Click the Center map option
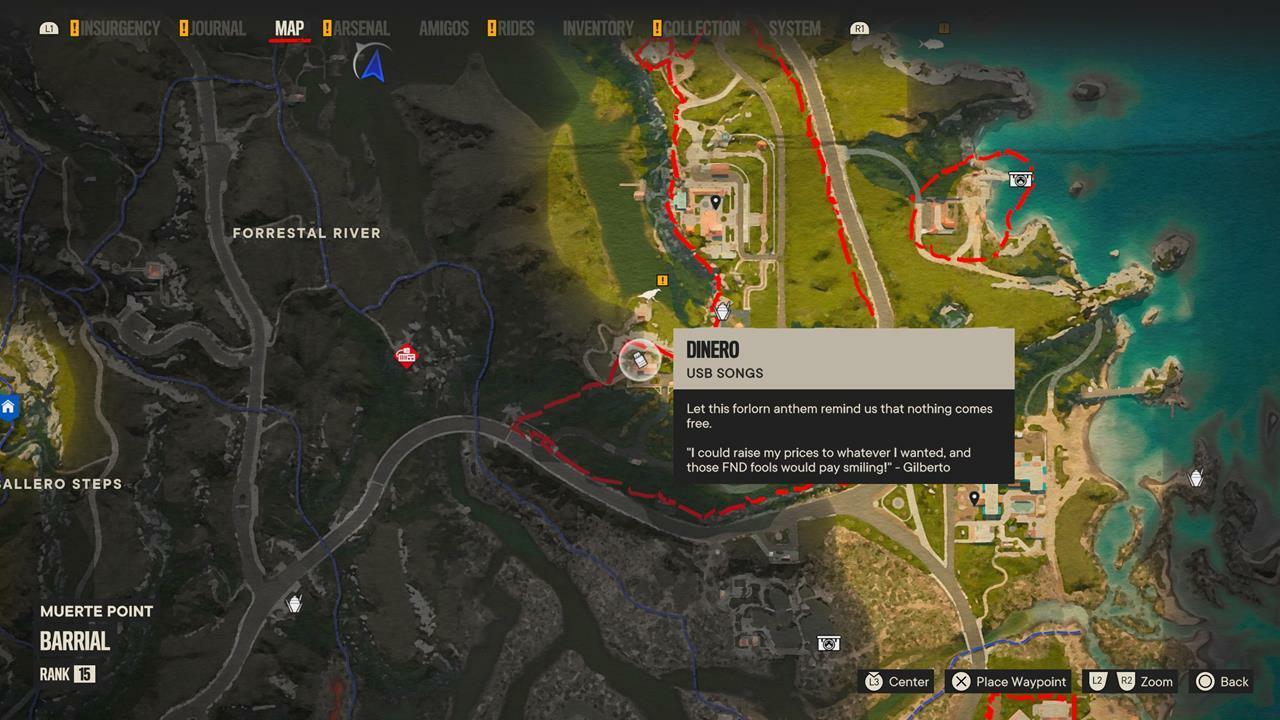 (897, 682)
